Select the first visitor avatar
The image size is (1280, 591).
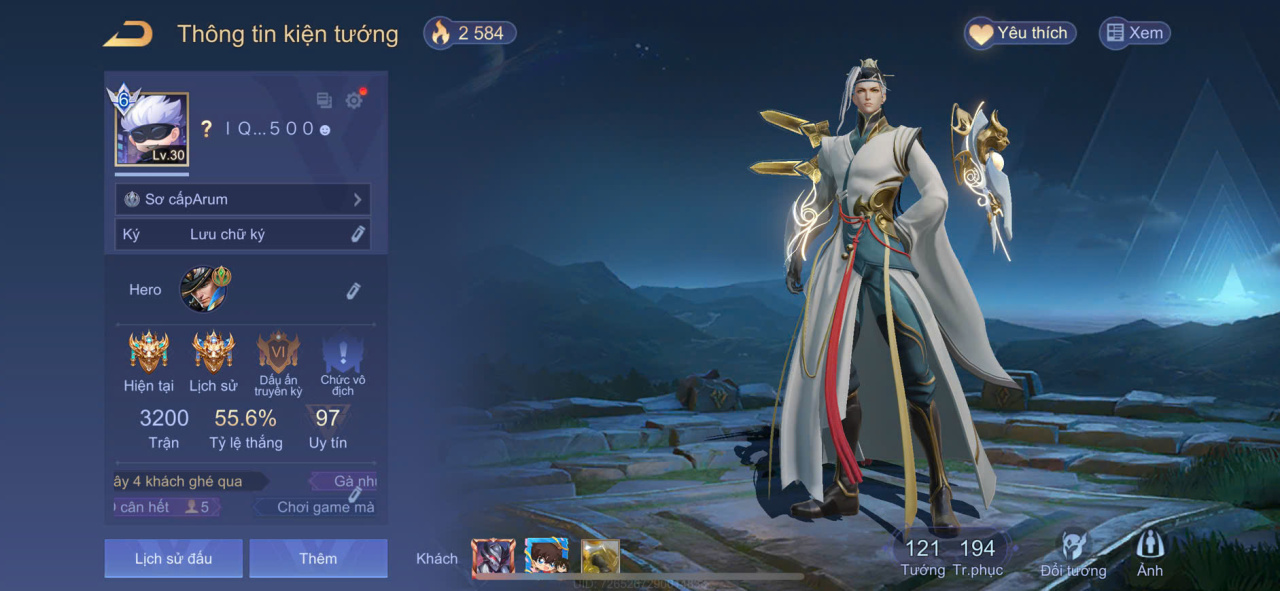tap(493, 557)
